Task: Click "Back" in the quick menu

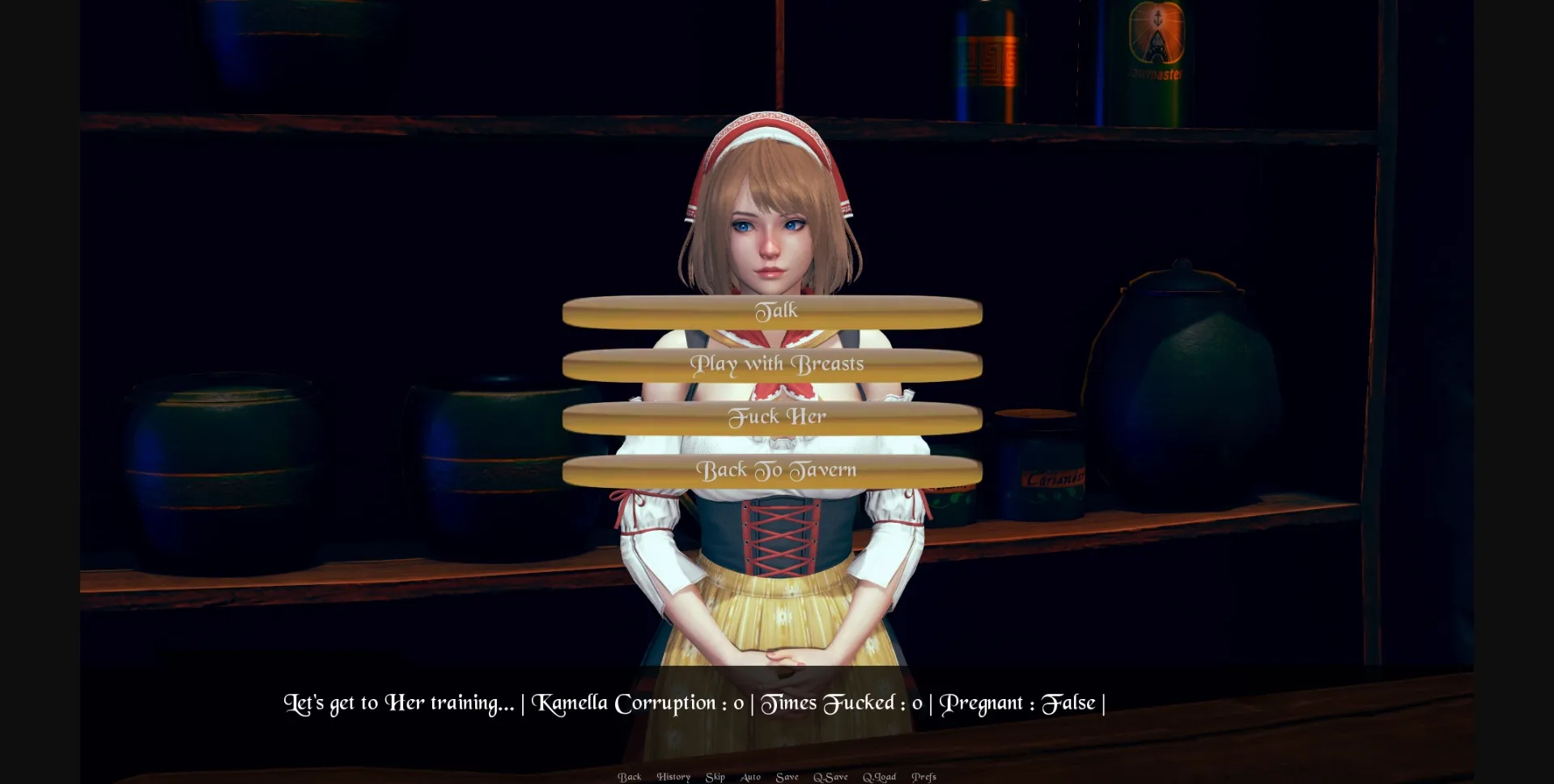Action: pos(630,776)
